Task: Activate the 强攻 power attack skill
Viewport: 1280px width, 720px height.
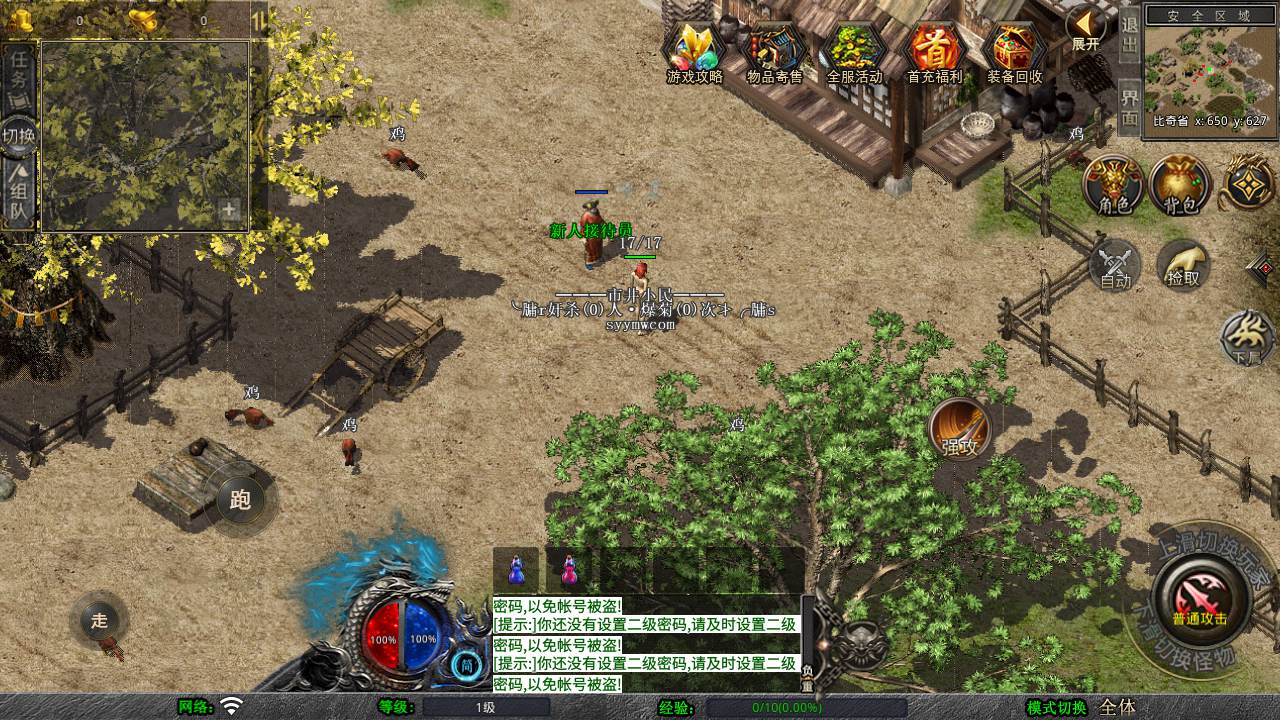Action: [x=960, y=430]
